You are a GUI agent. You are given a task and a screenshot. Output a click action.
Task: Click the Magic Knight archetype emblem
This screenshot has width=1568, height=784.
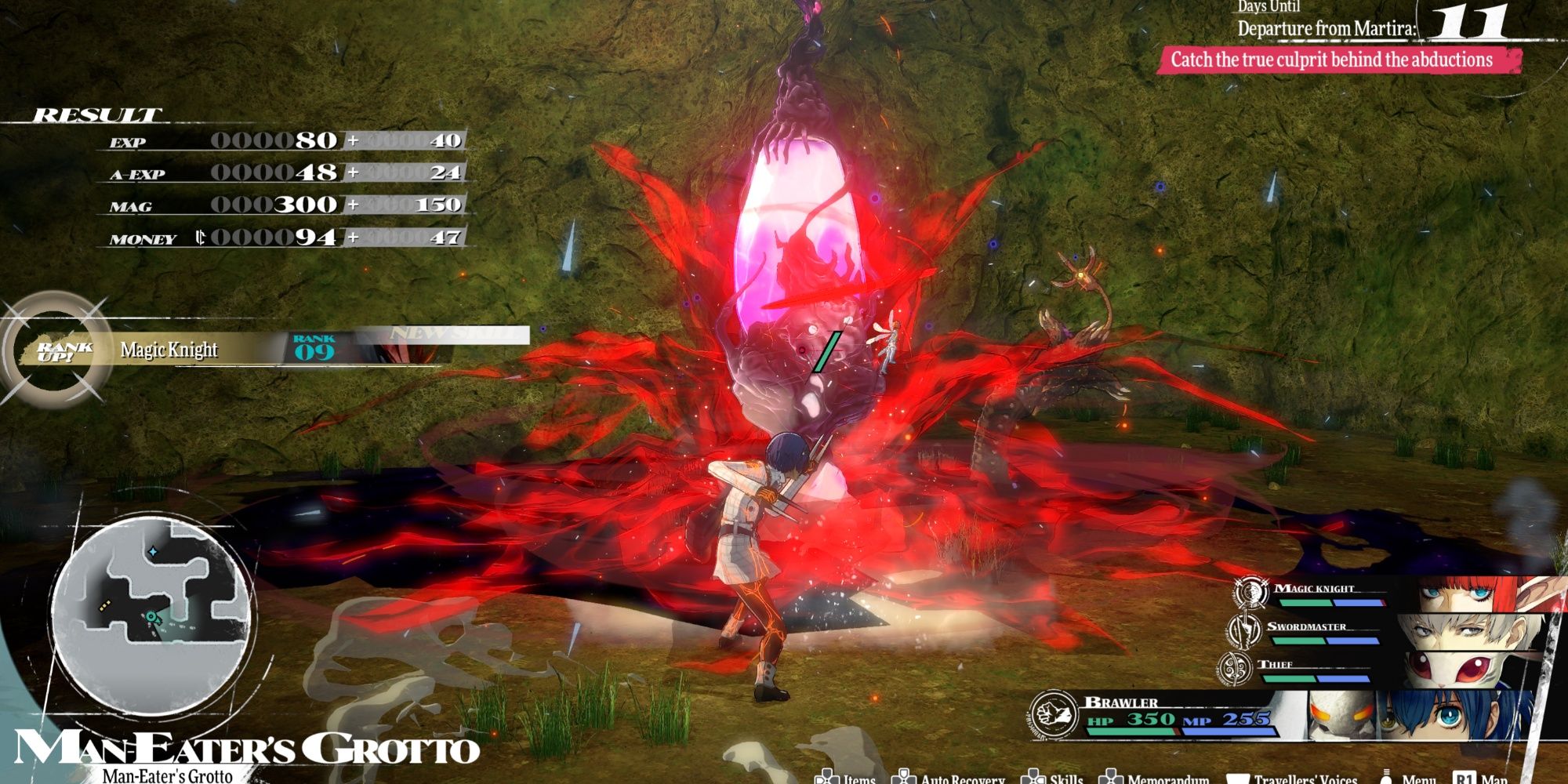pyautogui.click(x=1250, y=592)
